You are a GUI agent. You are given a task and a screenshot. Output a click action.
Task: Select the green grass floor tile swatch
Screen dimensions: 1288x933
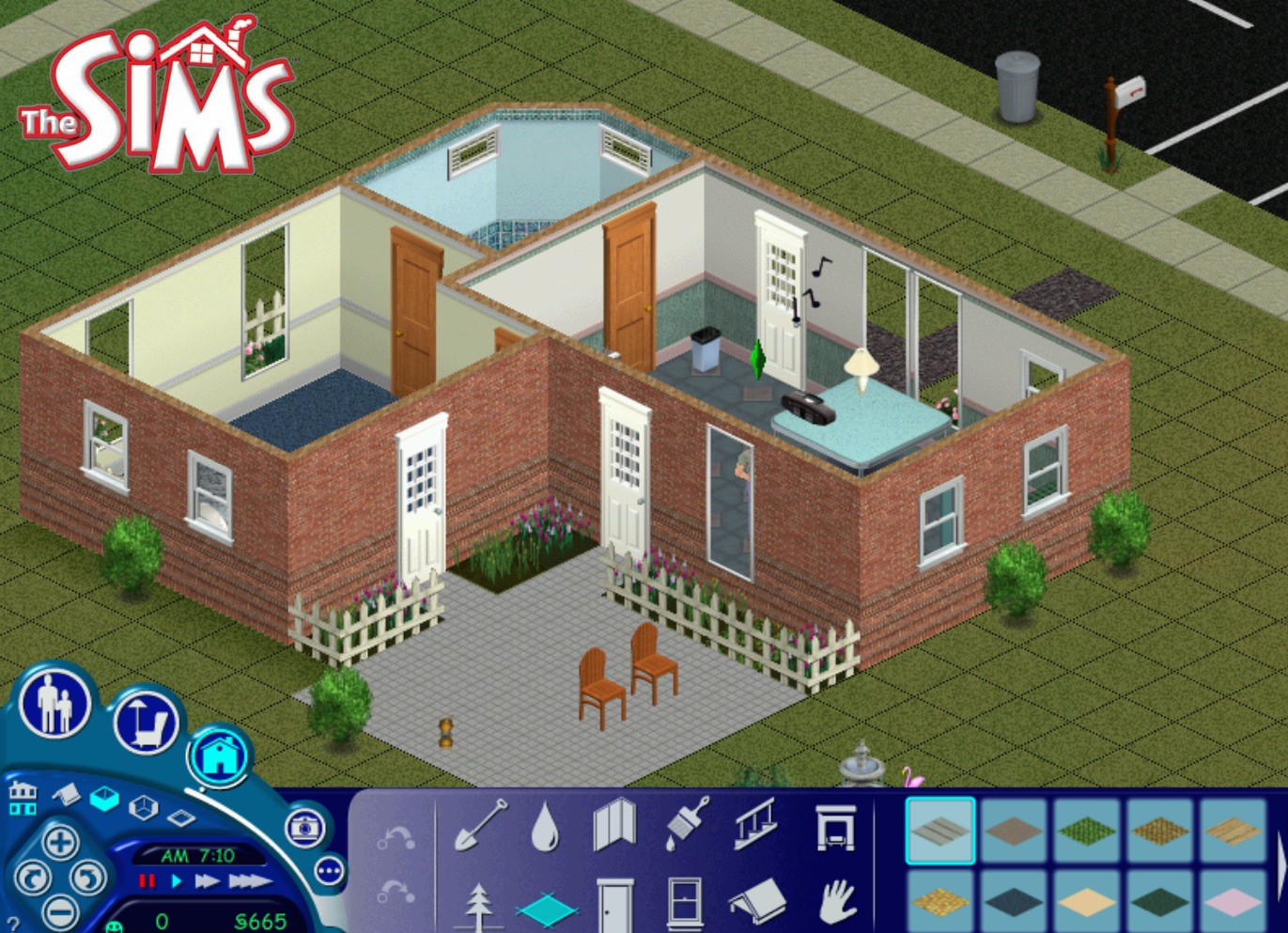pos(1087,830)
